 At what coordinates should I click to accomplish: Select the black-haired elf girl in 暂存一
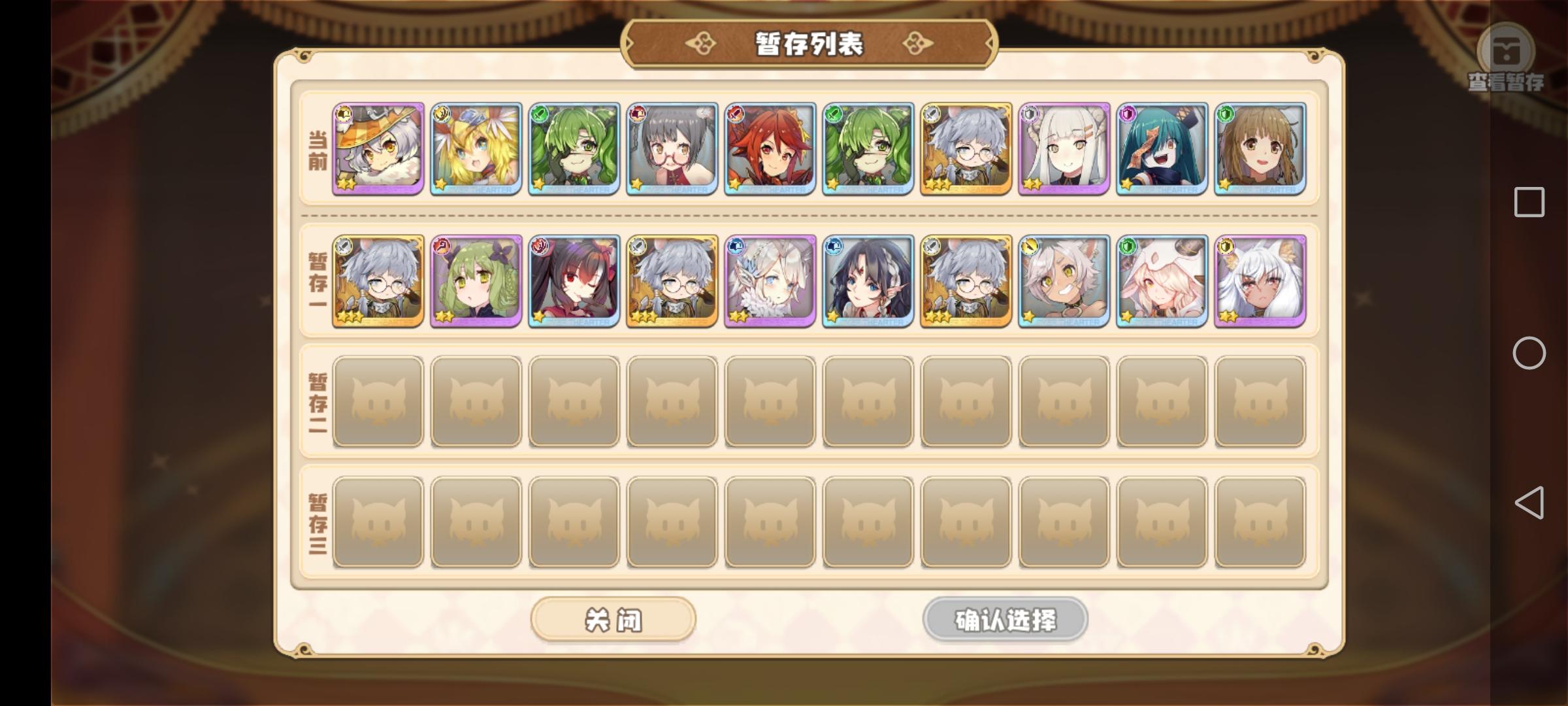point(868,281)
